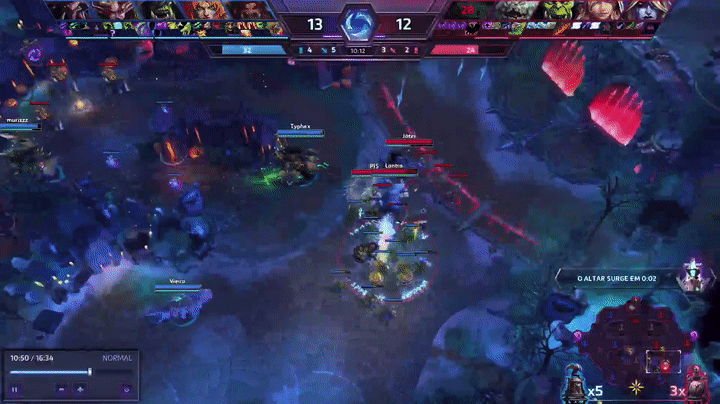Click the red team level bar
This screenshot has width=720, height=404.
(468, 48)
